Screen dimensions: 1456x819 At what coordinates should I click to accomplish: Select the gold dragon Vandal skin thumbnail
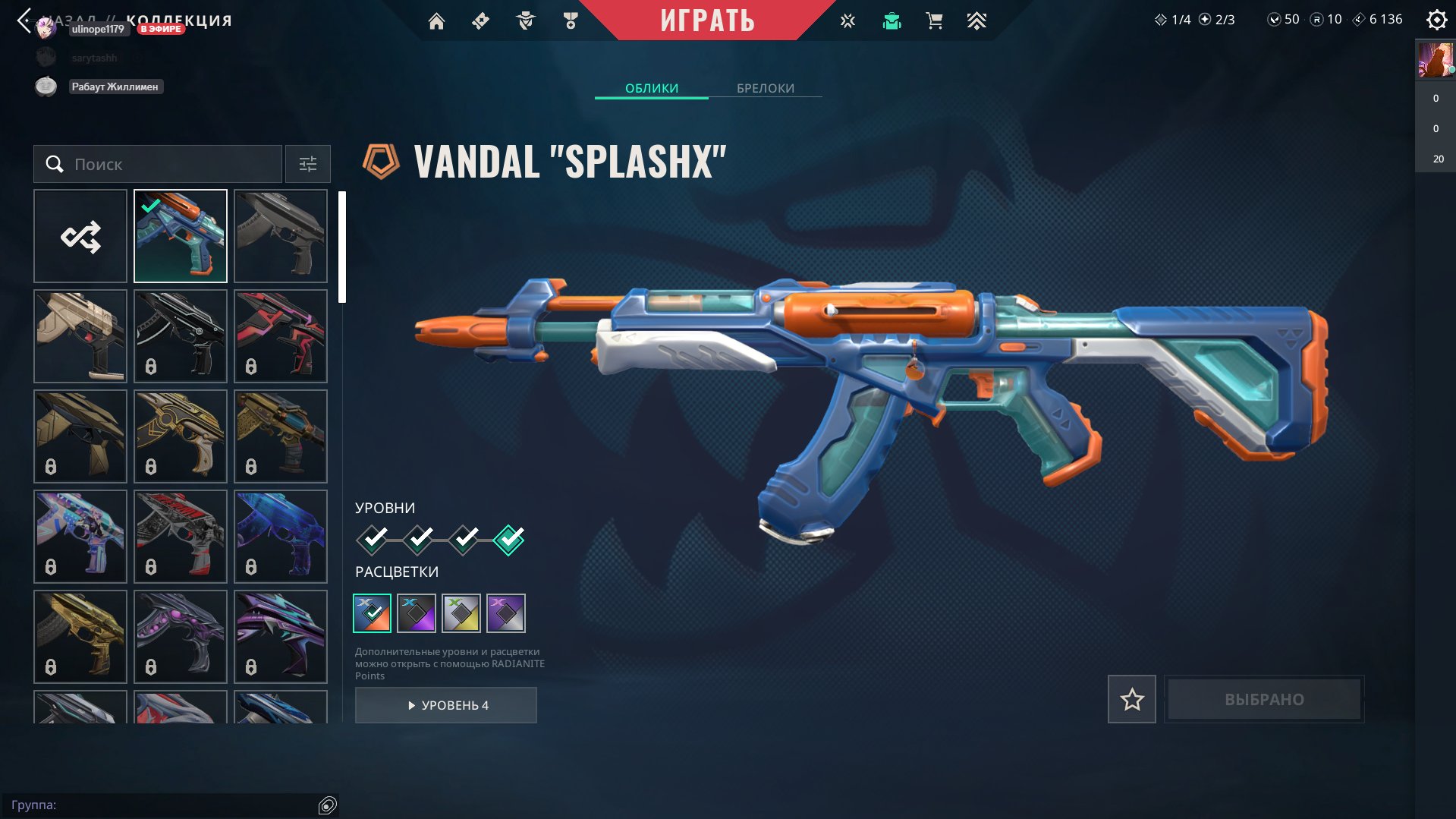[x=80, y=637]
